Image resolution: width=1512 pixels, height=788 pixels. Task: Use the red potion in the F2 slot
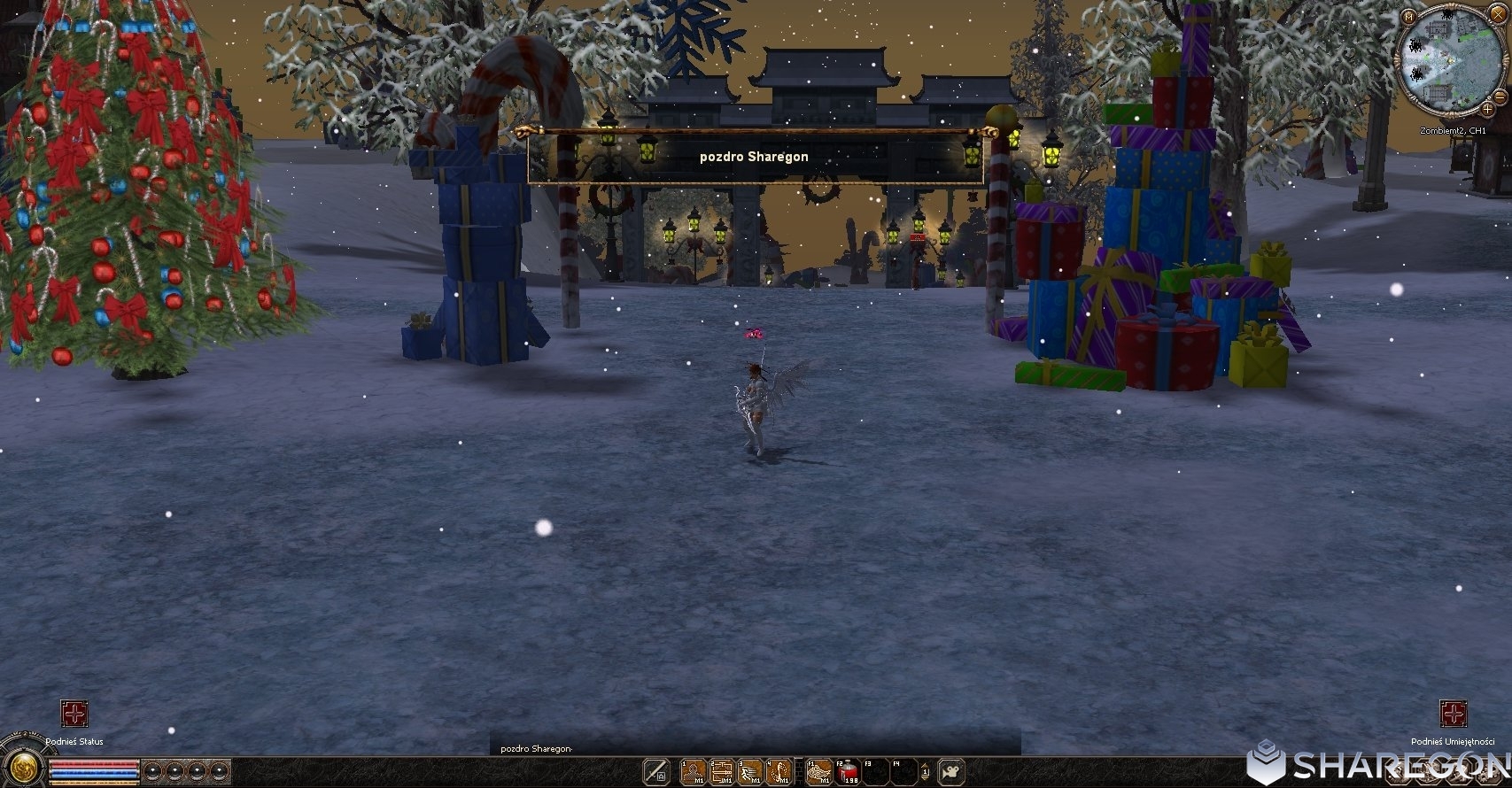click(x=849, y=771)
